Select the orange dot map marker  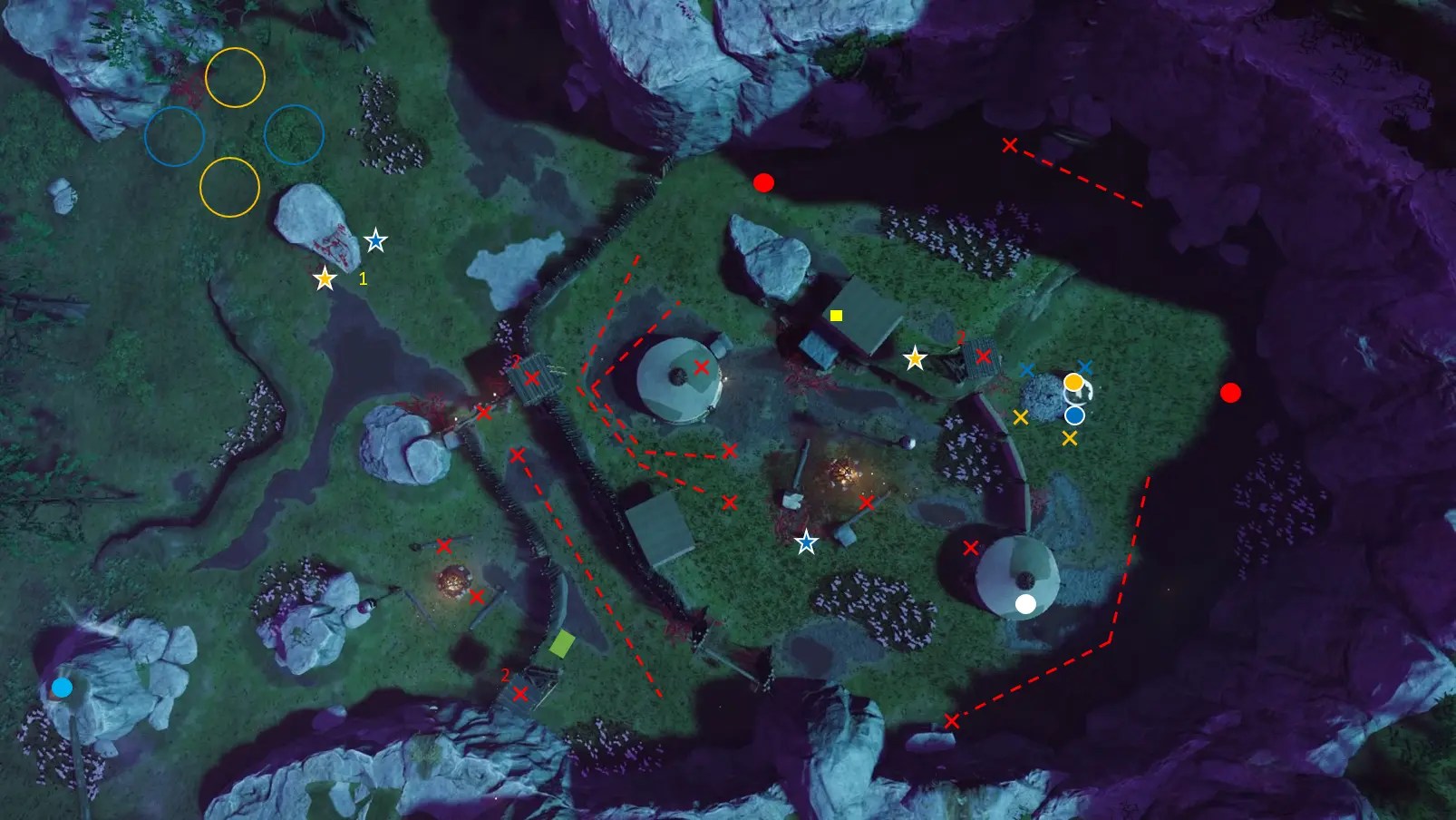click(1073, 383)
